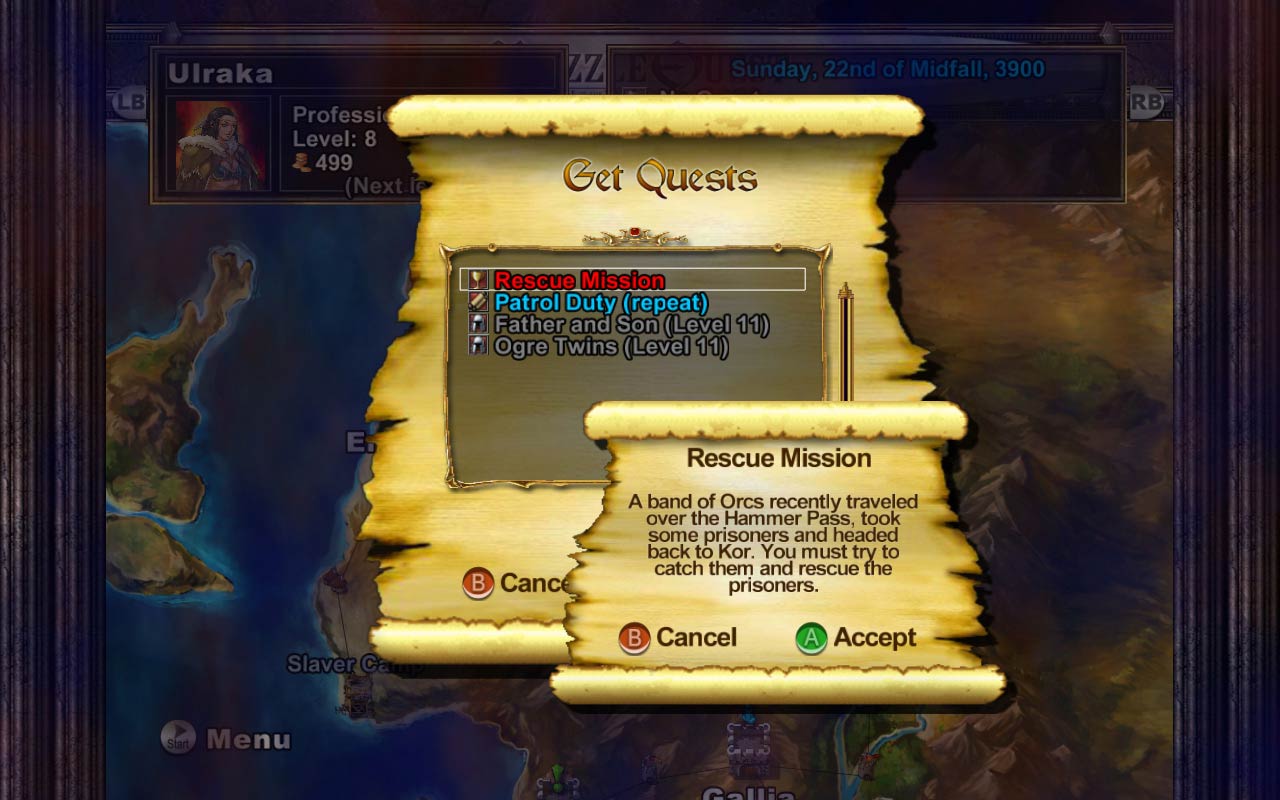Click the scroll icon beside Patrol Duty

click(x=478, y=302)
